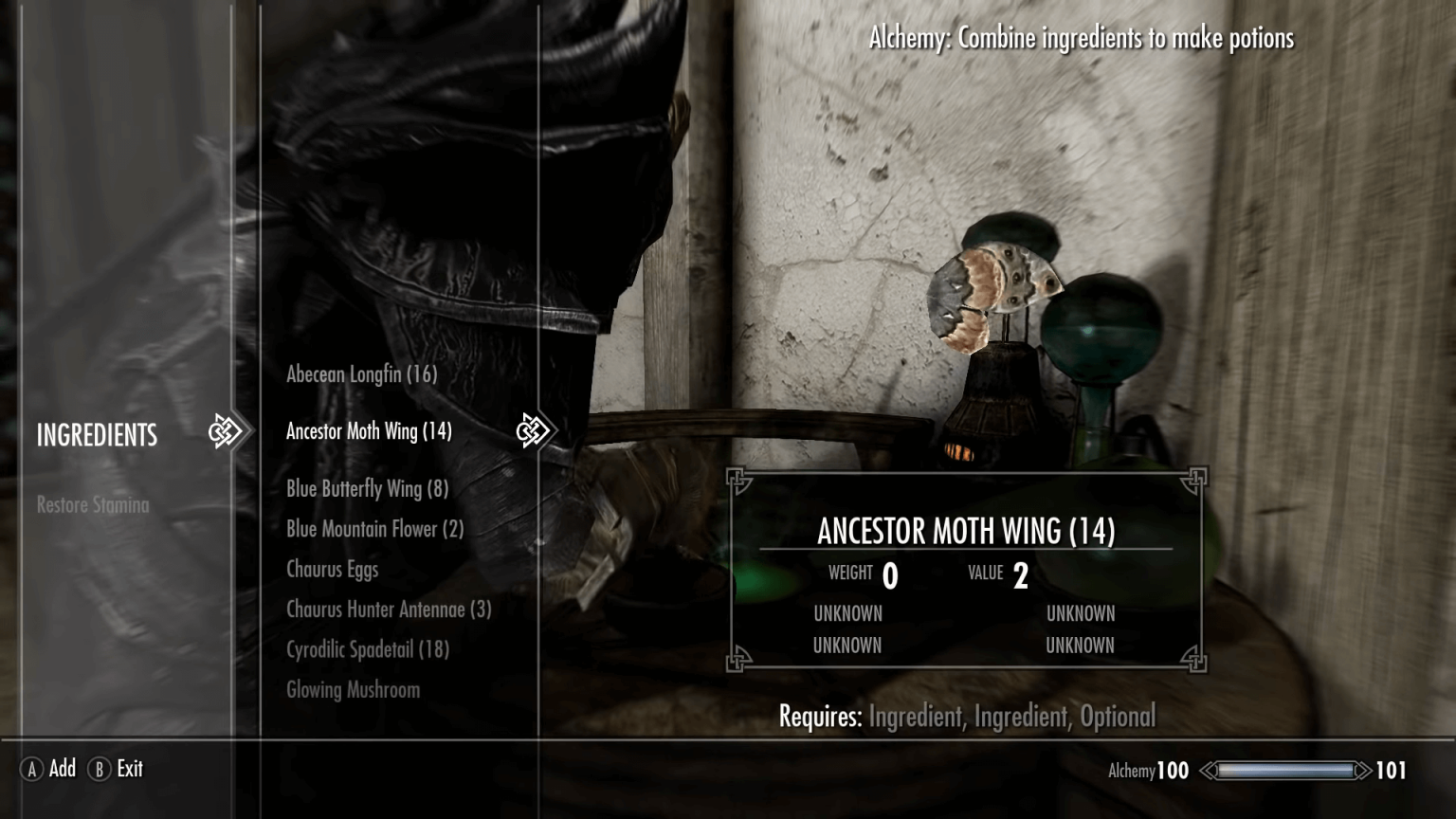The width and height of the screenshot is (1456, 819).
Task: Click the top-left corner ornament of the info panel
Action: [738, 482]
